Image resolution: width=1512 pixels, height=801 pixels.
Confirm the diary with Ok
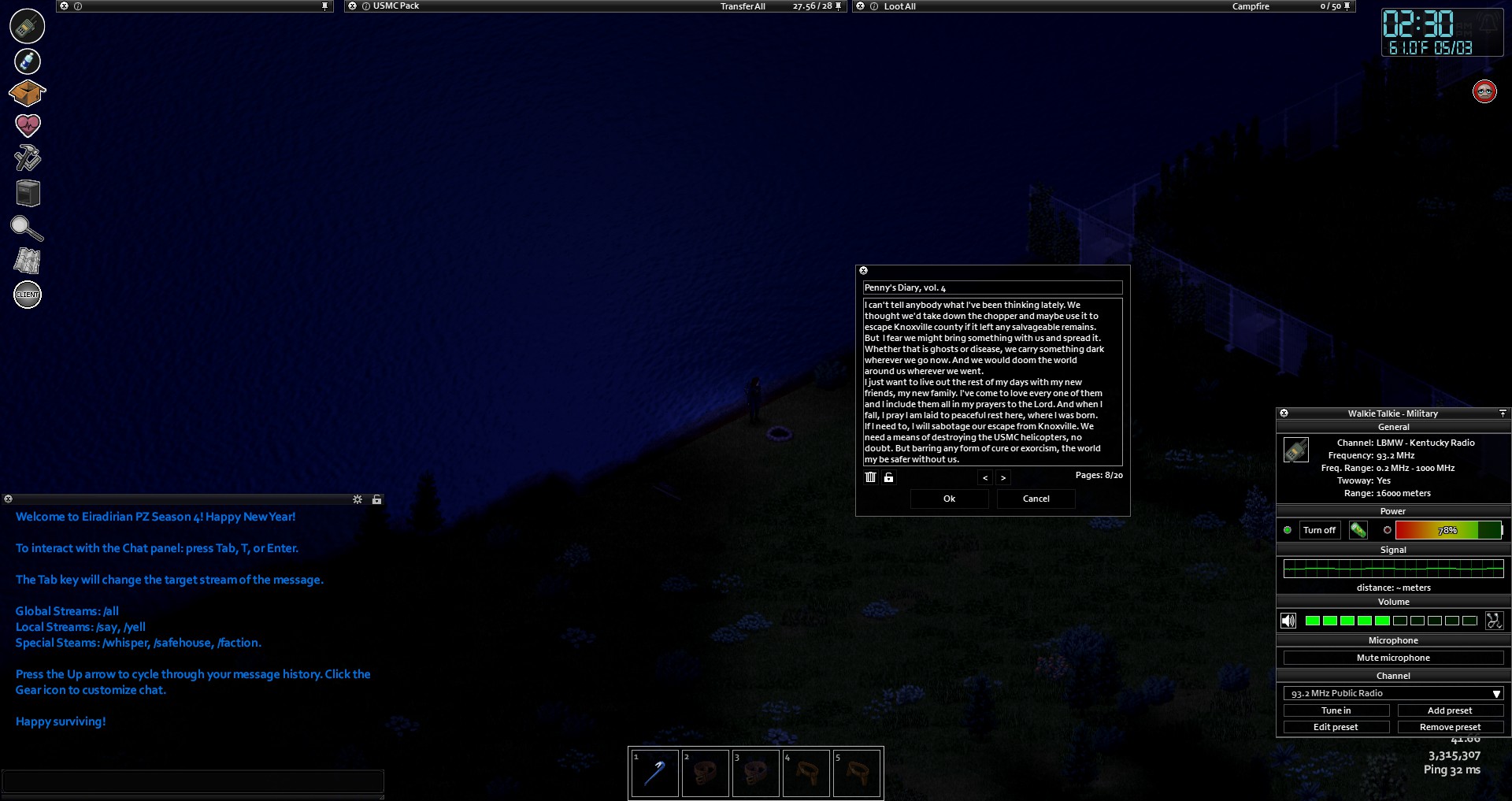(949, 499)
